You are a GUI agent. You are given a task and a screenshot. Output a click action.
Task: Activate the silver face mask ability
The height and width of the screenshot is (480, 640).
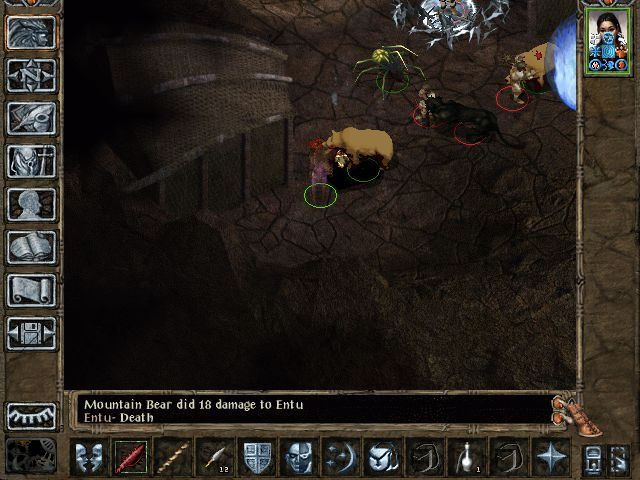298,457
